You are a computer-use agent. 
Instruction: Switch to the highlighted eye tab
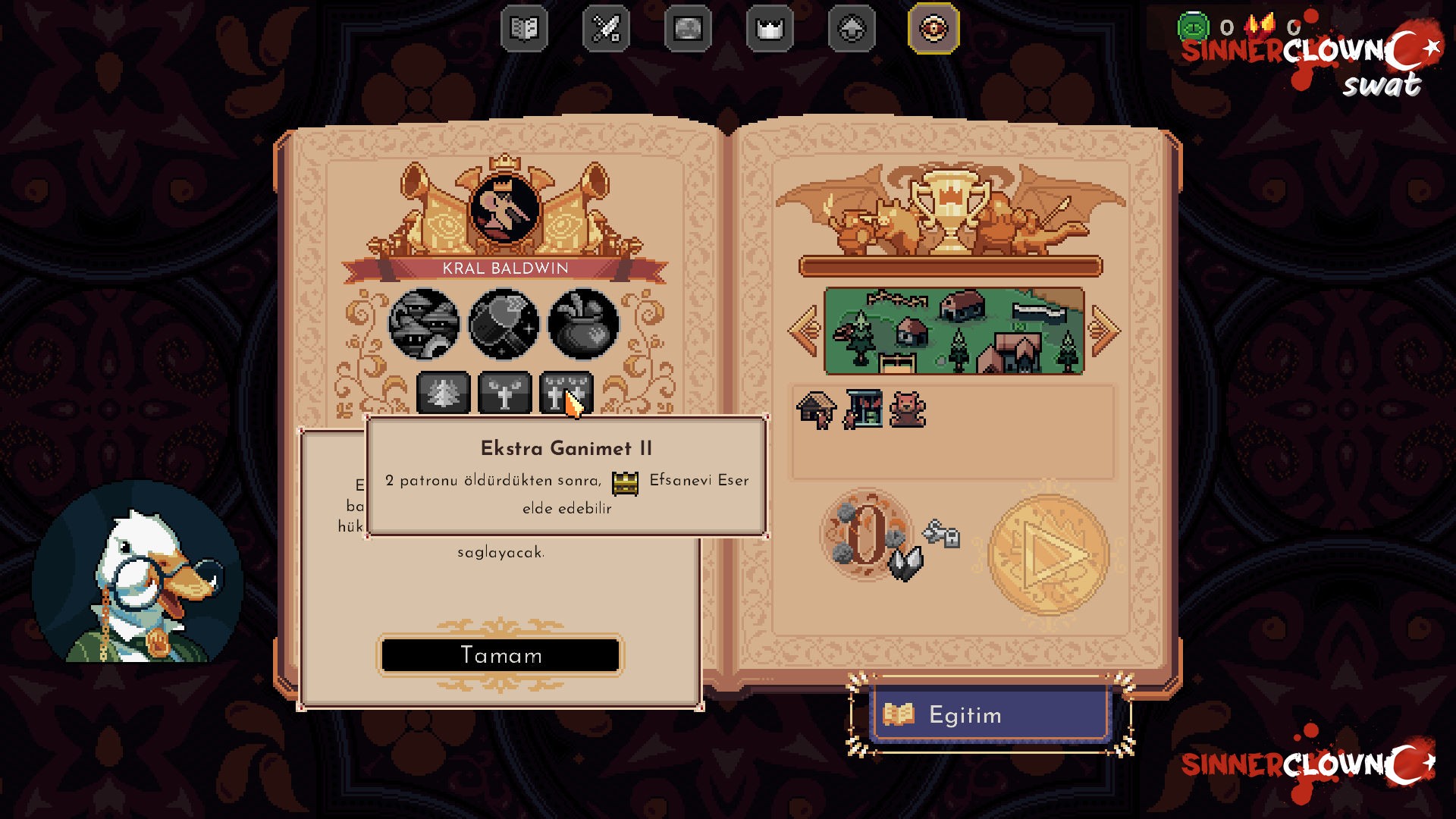[934, 29]
